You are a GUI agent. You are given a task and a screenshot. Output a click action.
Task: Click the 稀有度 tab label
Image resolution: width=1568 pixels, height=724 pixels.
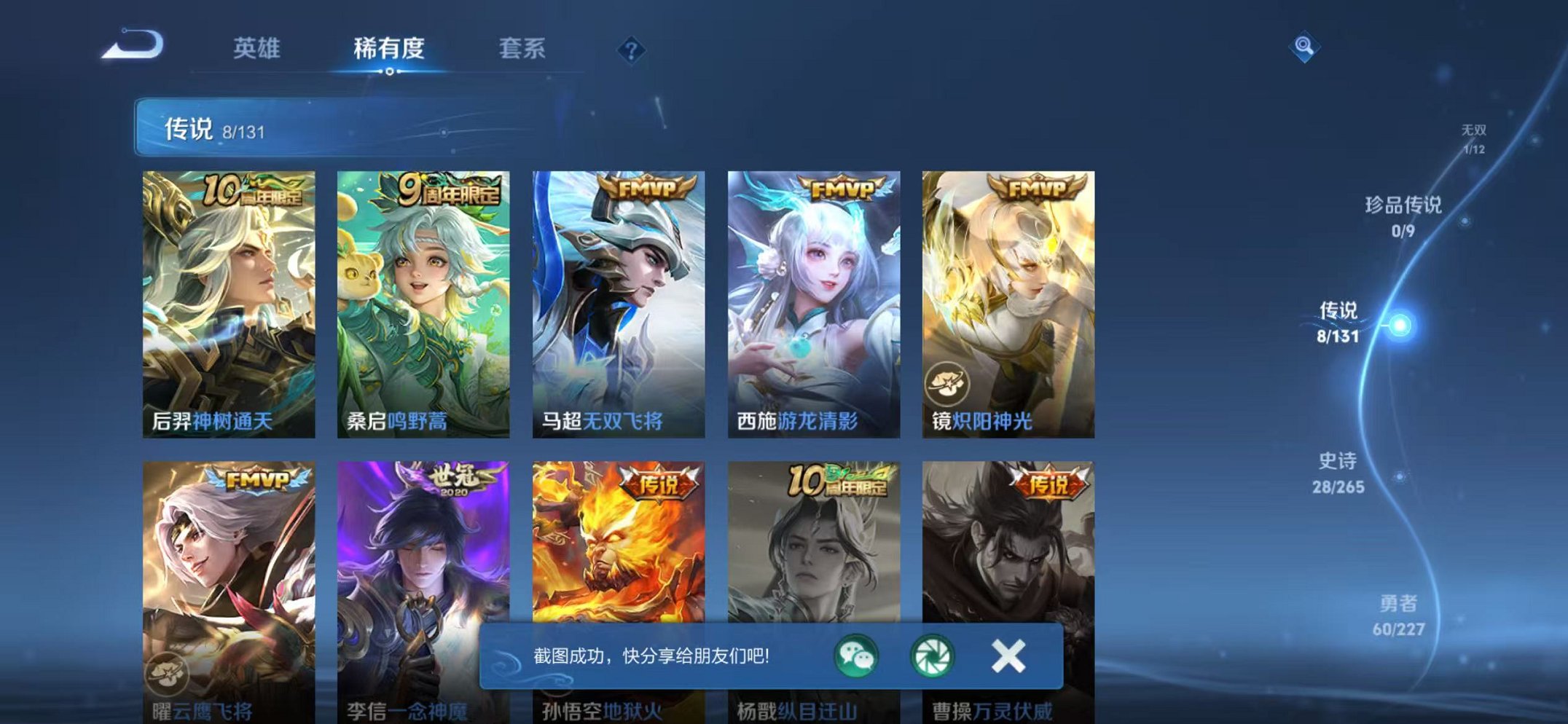pyautogui.click(x=390, y=50)
